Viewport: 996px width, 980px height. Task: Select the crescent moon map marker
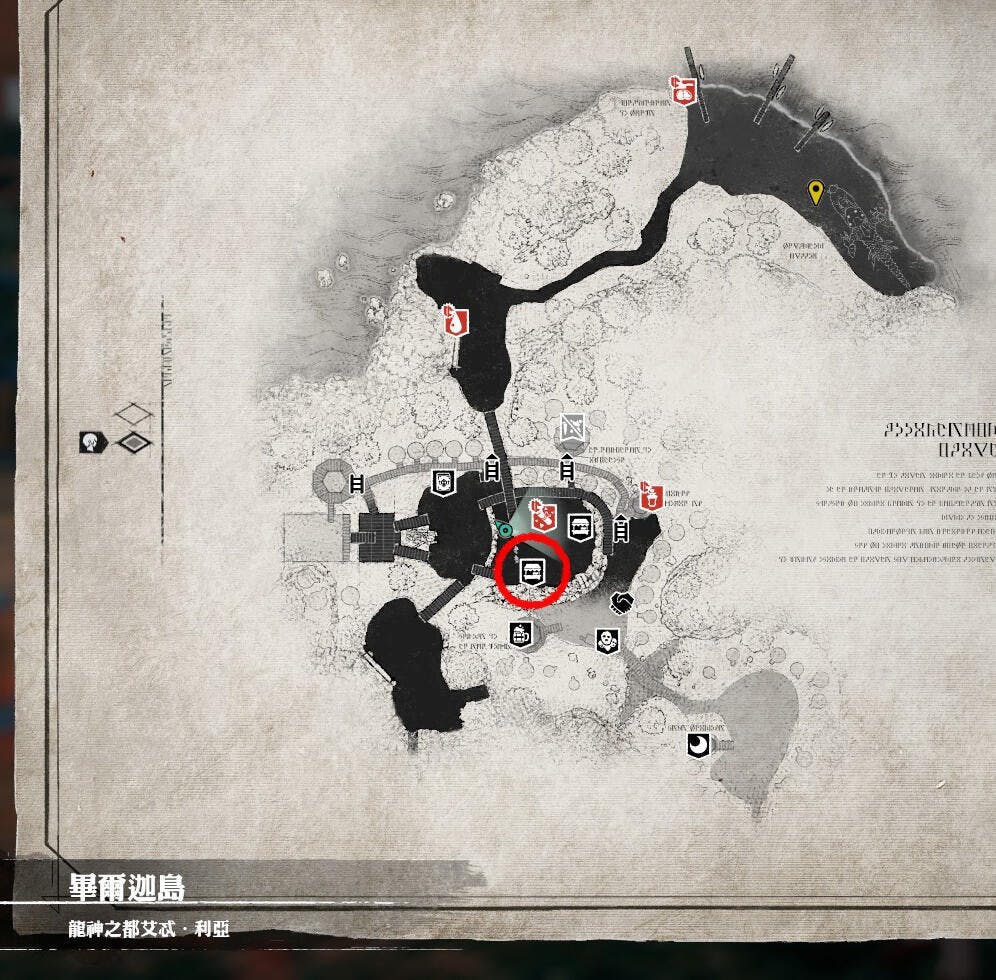click(x=696, y=745)
